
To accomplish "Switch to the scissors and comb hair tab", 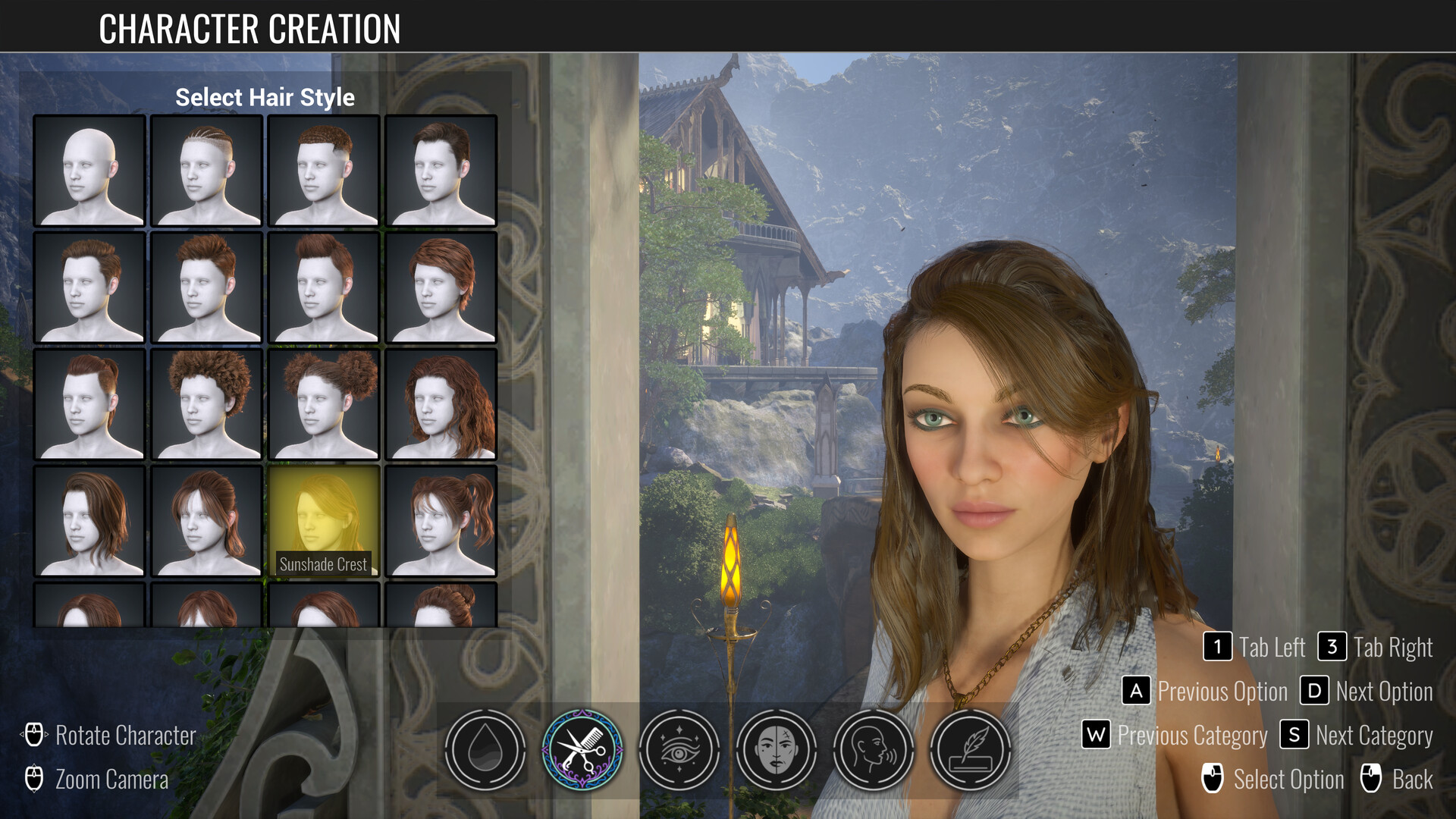I will (x=582, y=750).
